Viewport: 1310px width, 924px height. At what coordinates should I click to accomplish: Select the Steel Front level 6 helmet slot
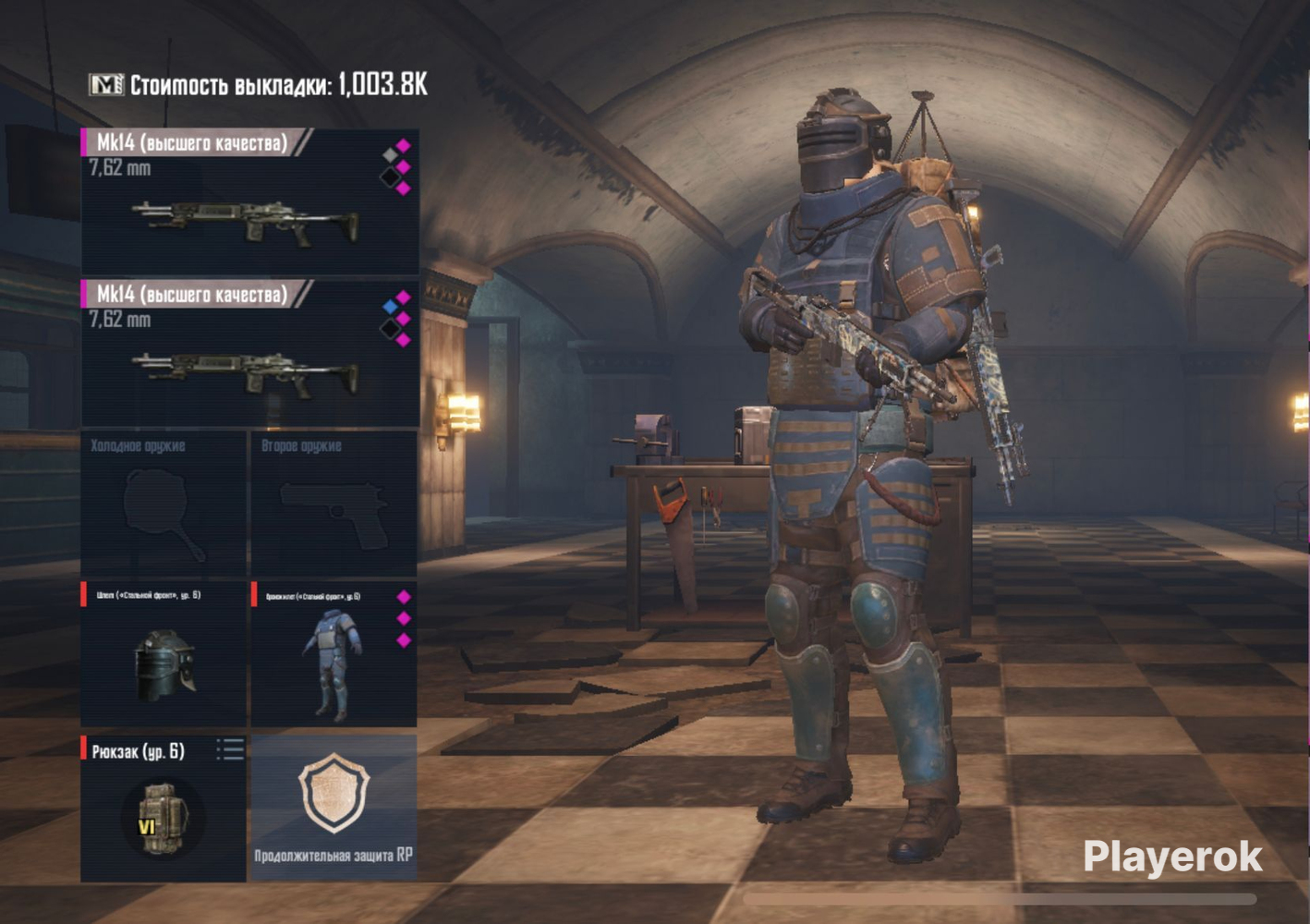(x=164, y=654)
